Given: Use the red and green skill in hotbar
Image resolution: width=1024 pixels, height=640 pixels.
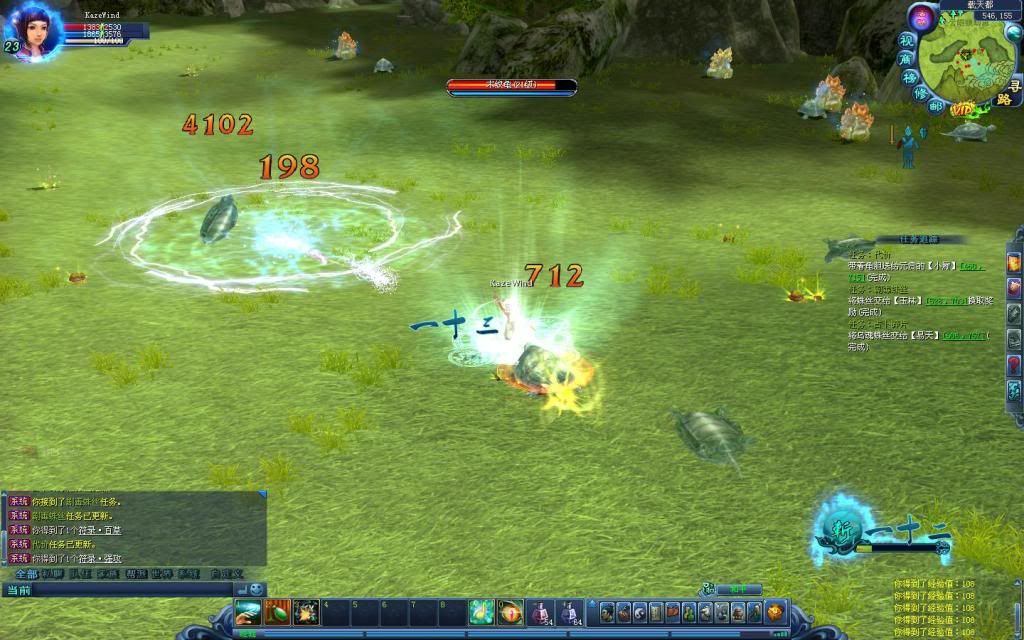Looking at the screenshot, I should pos(277,611).
